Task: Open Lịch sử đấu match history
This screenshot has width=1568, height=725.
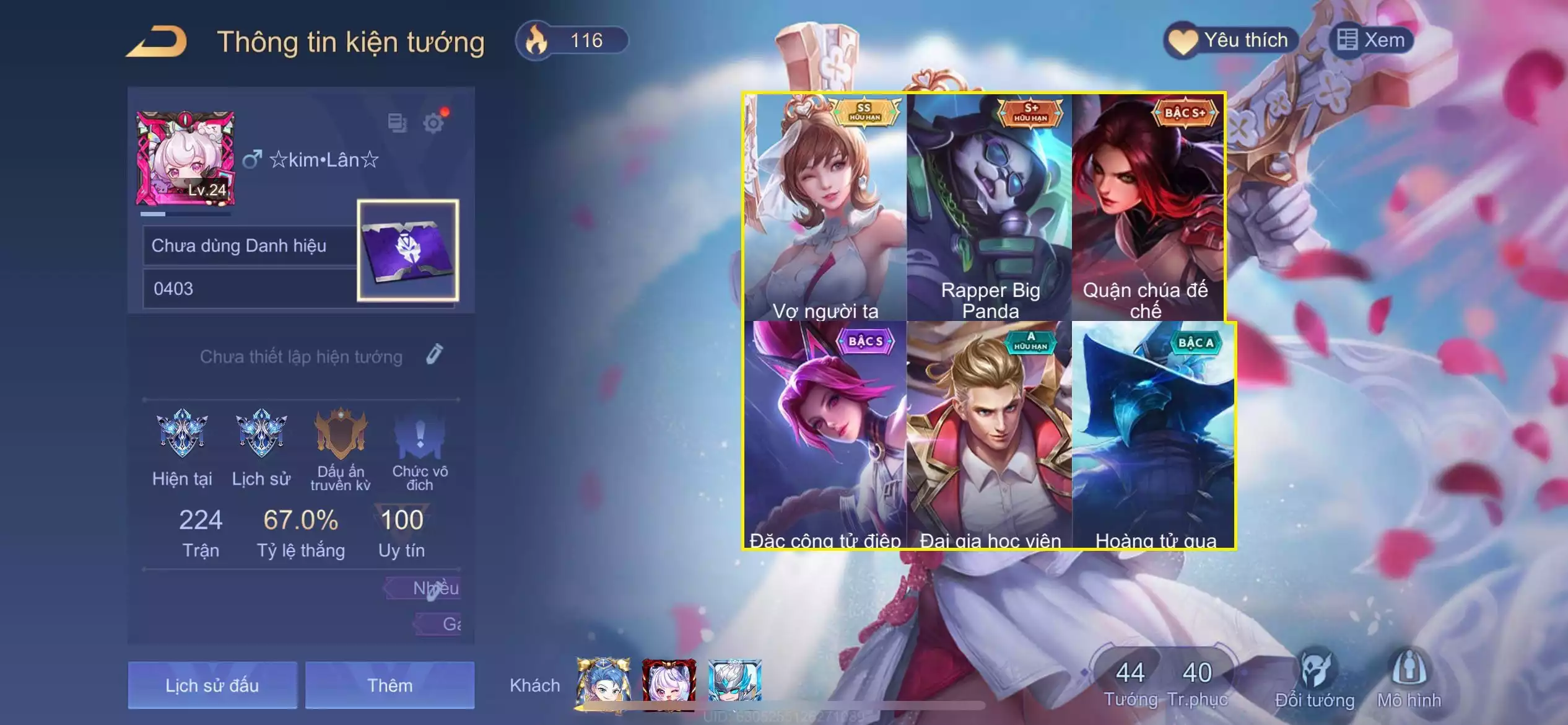Action: click(x=212, y=685)
